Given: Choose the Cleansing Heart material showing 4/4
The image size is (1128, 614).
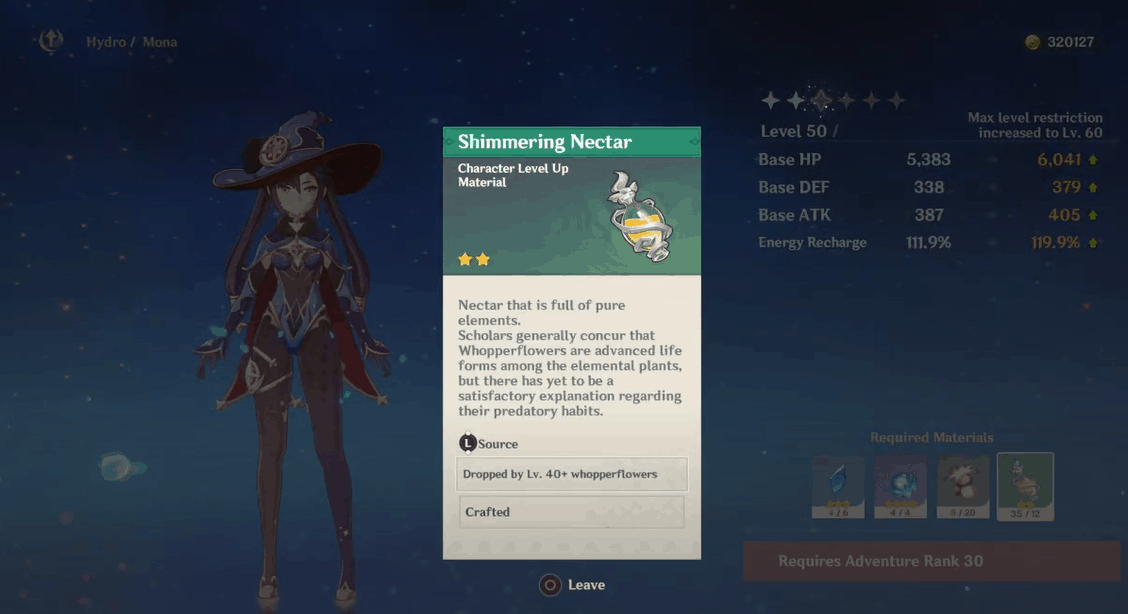Looking at the screenshot, I should tap(900, 486).
